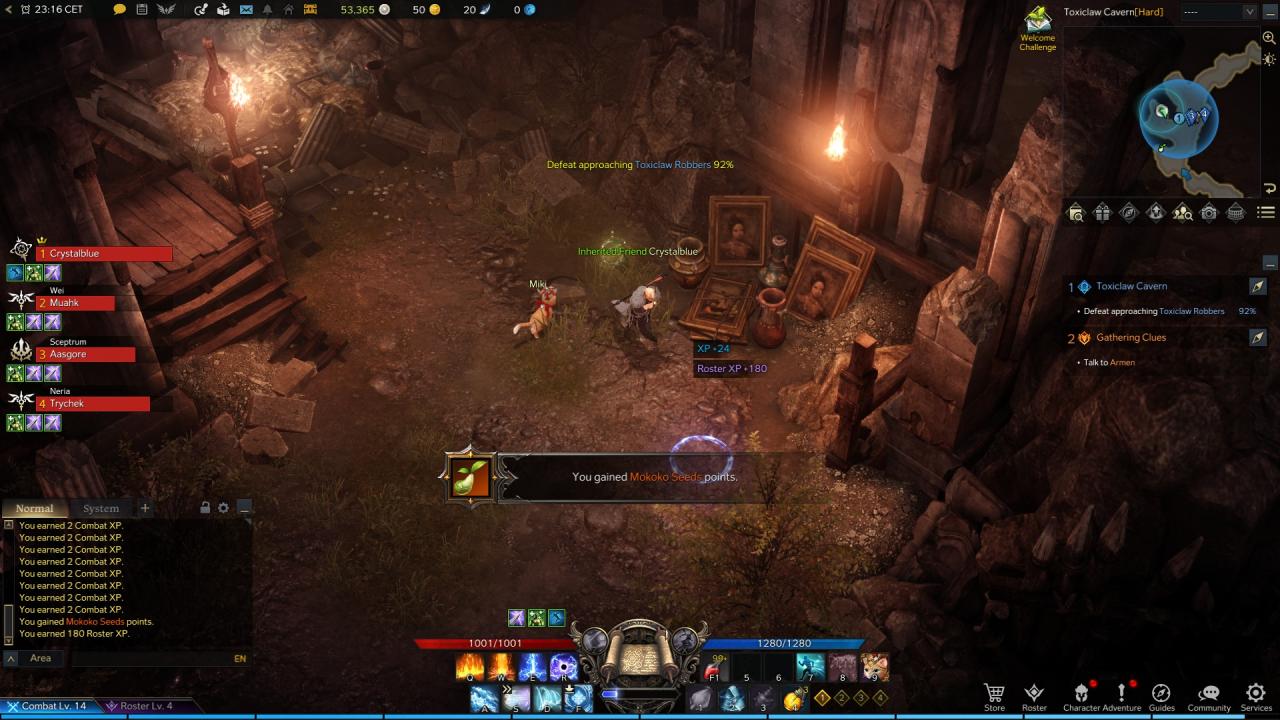
Task: Open the Character menu
Action: (1081, 696)
